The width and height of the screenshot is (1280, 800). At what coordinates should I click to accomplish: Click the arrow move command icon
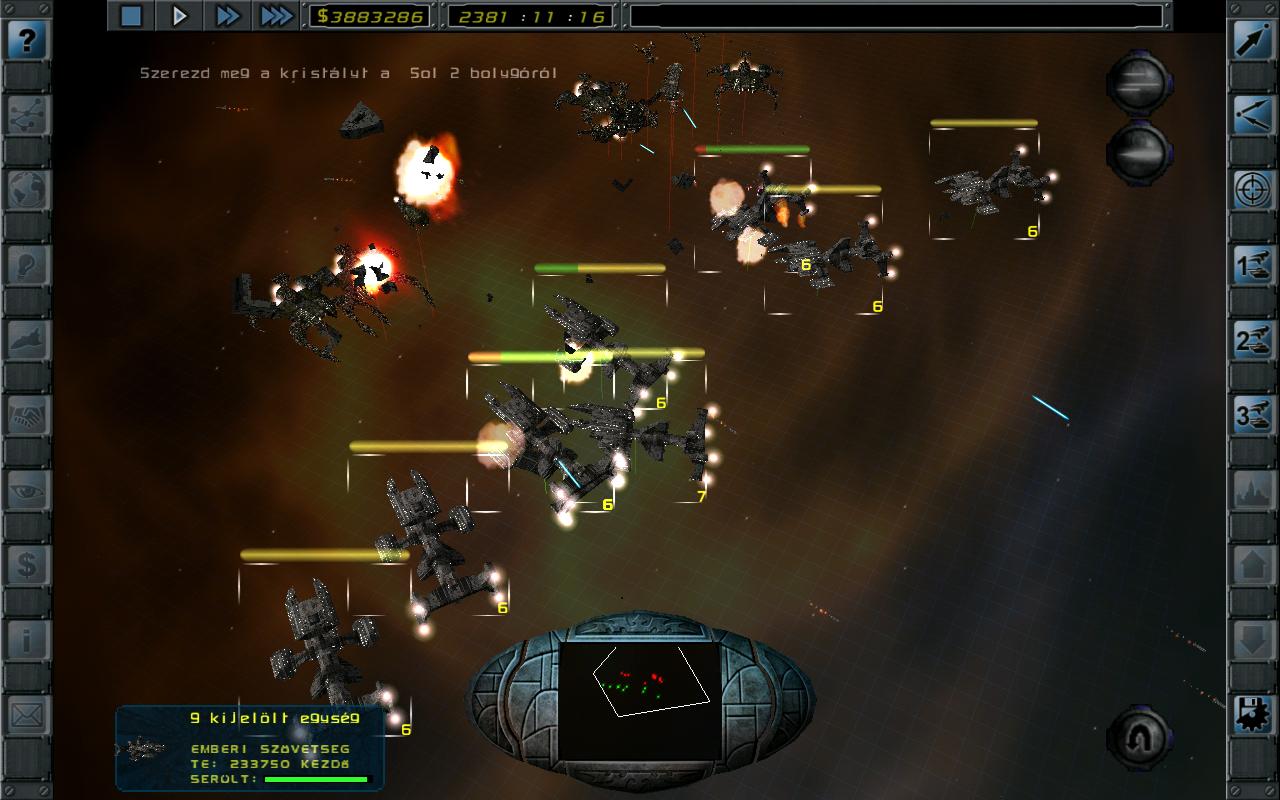[1252, 41]
